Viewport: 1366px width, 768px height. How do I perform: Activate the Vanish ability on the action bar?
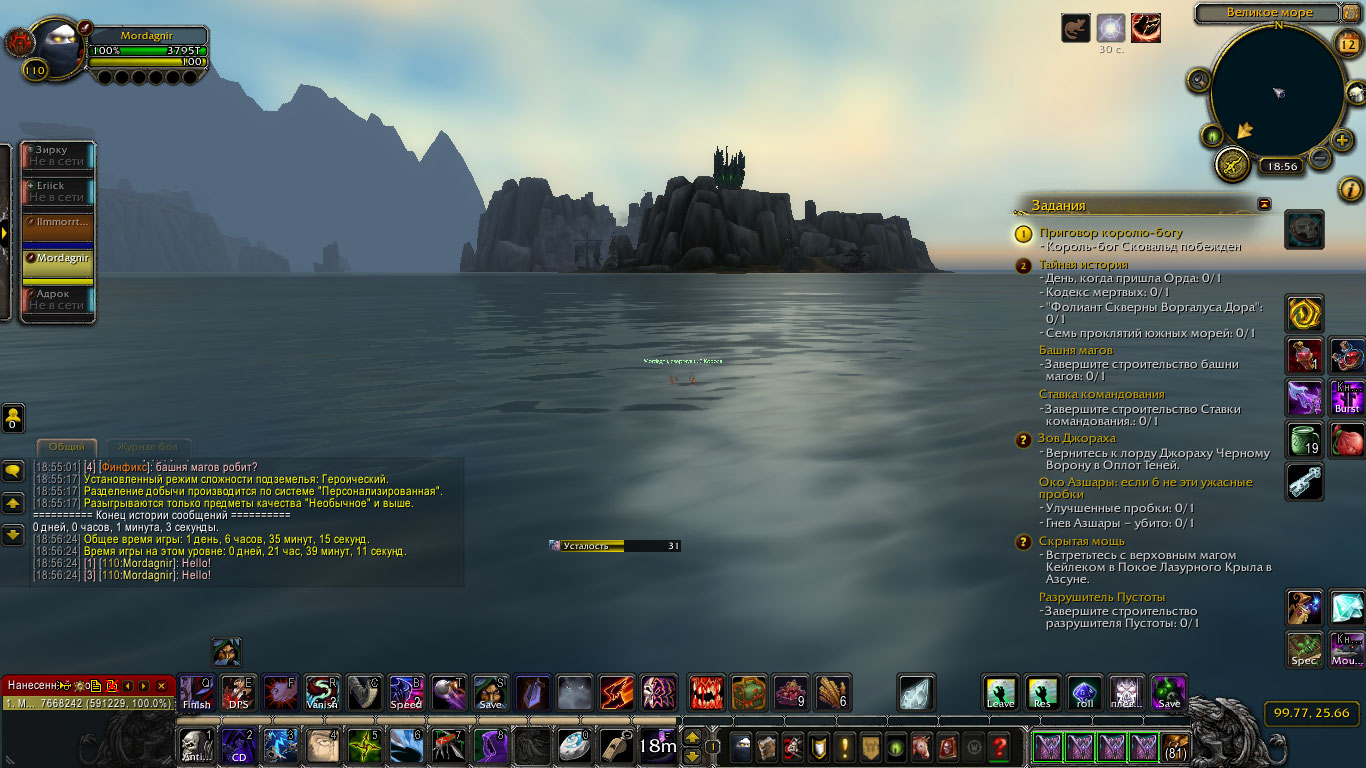point(322,692)
